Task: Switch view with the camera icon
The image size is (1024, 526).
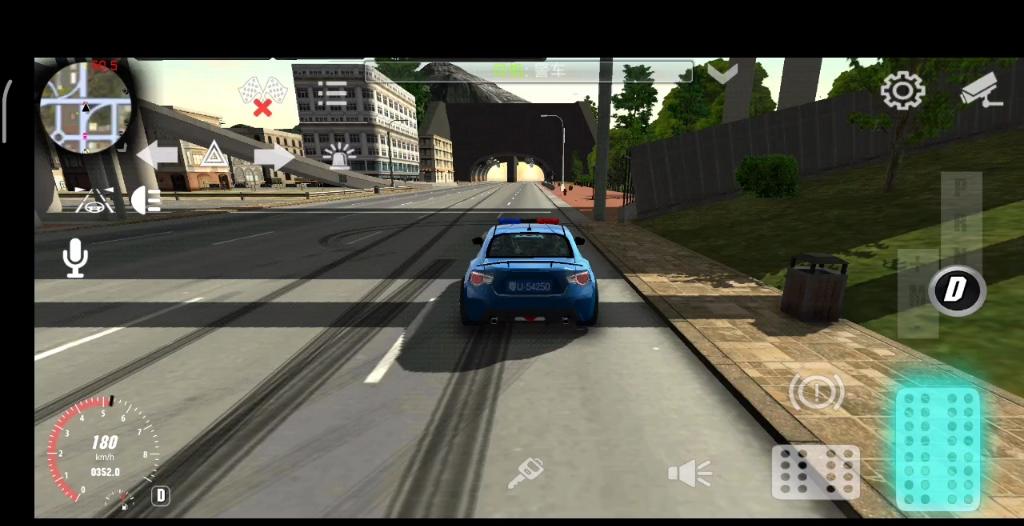Action: click(980, 90)
